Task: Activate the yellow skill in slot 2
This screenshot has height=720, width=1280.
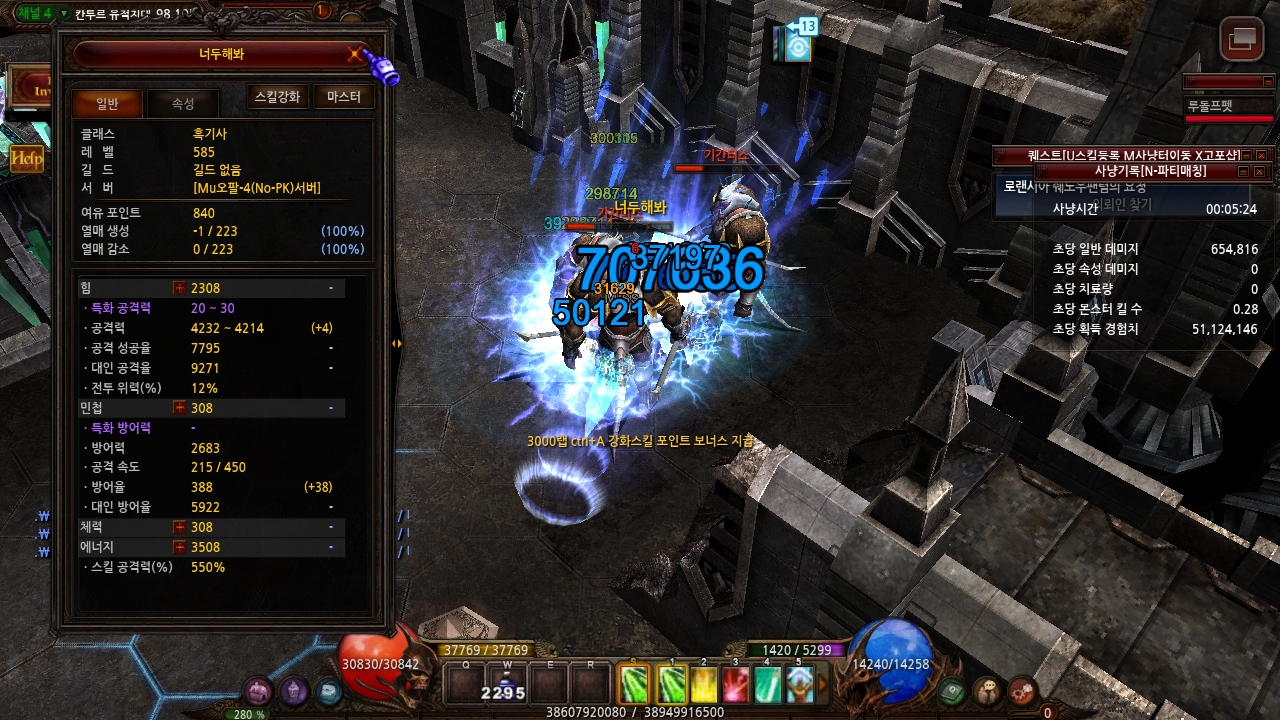Action: 704,684
